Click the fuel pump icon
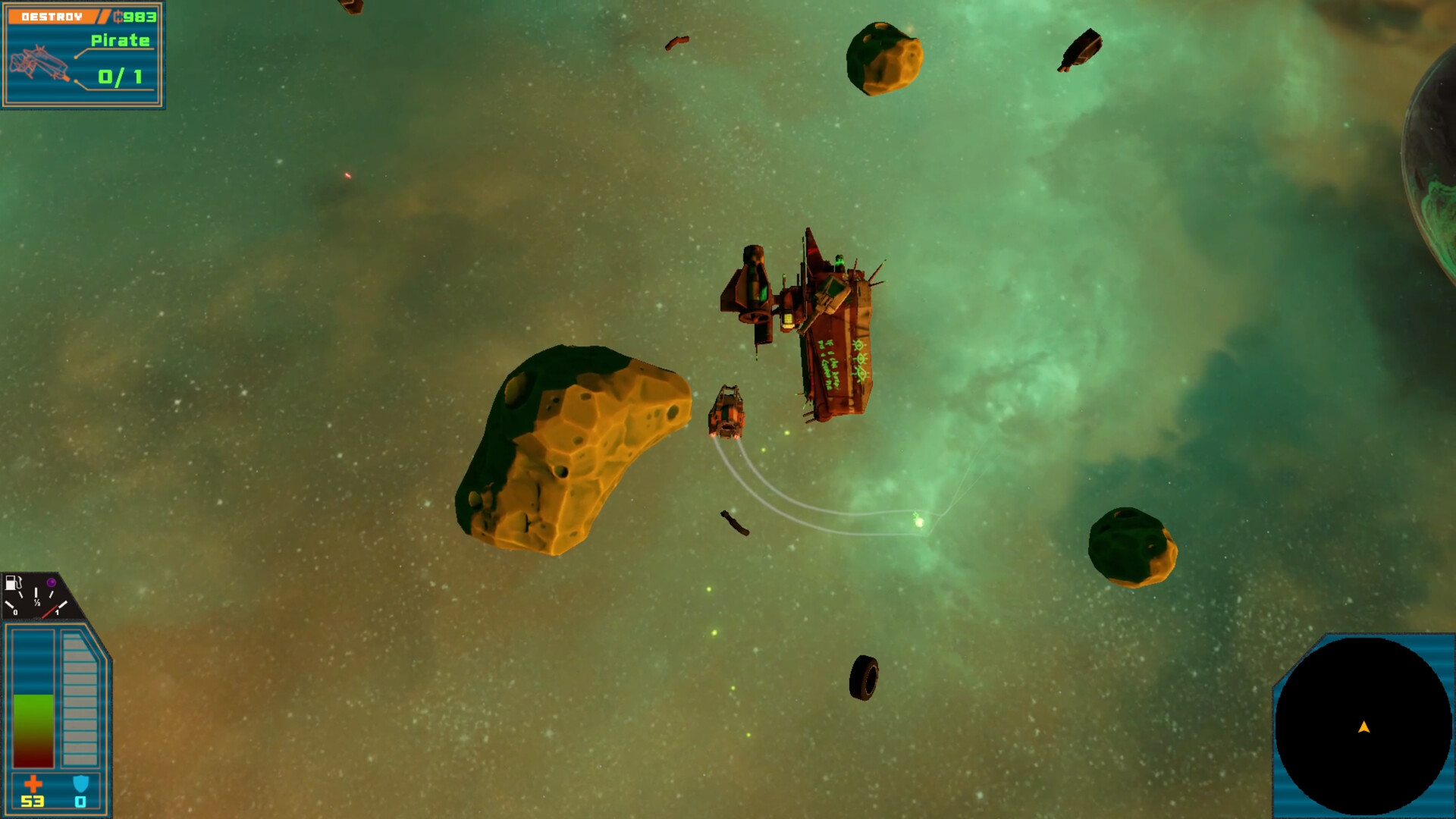This screenshot has height=819, width=1456. [x=11, y=581]
